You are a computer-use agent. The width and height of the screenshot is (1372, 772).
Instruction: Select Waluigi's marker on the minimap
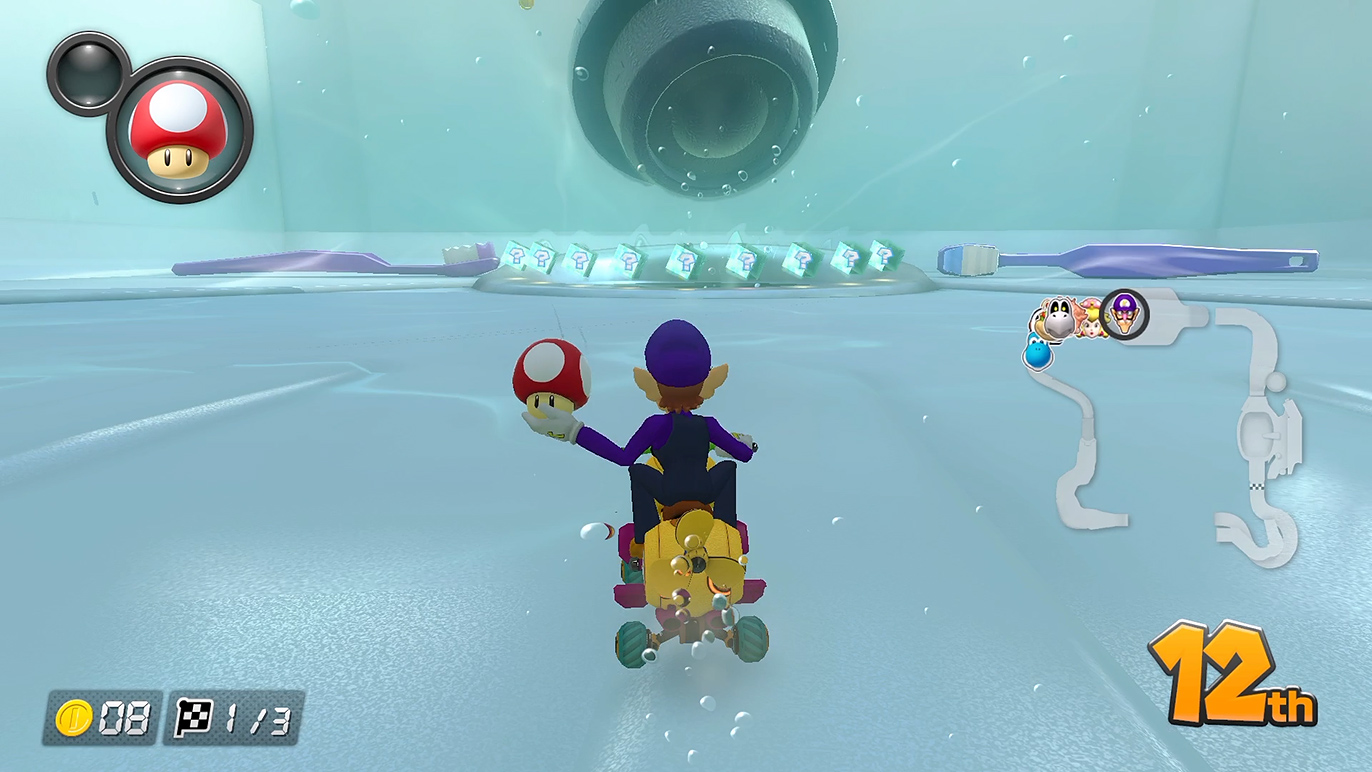point(1125,314)
